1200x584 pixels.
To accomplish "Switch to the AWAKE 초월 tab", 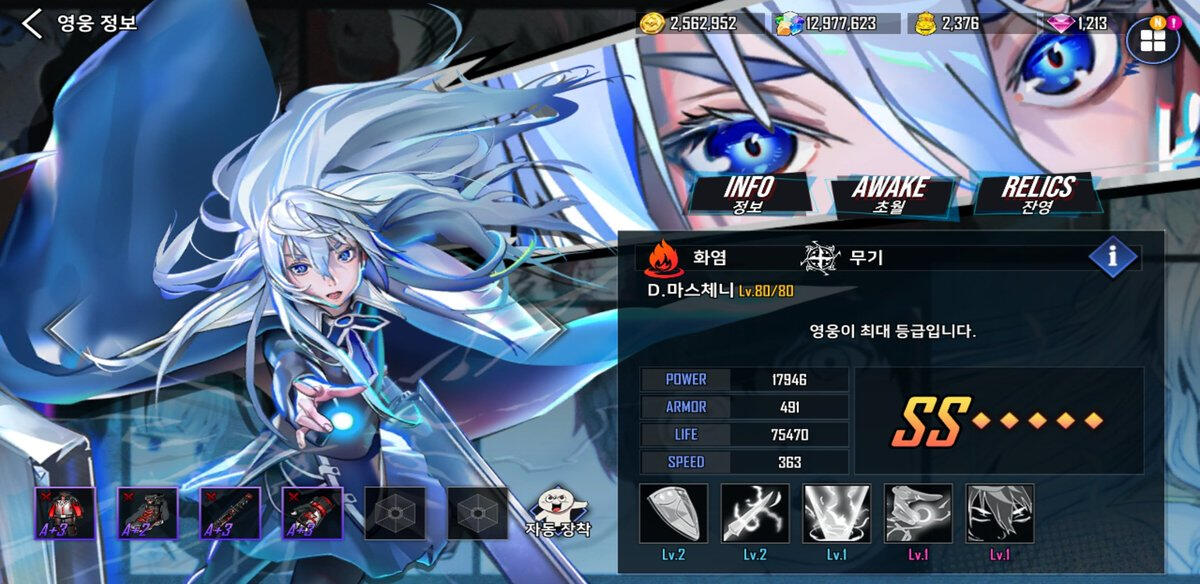I will click(889, 194).
